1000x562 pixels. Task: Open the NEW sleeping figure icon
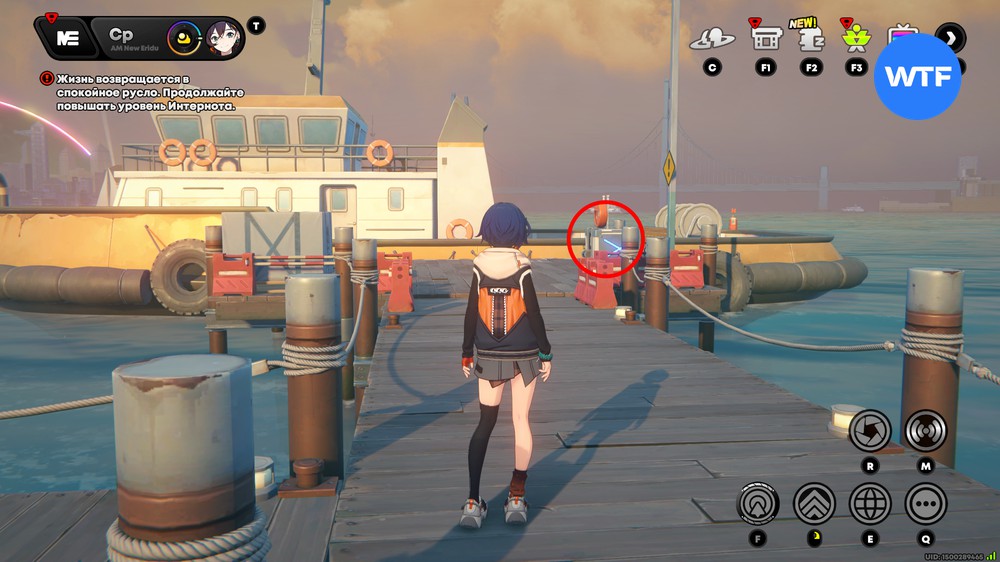811,39
